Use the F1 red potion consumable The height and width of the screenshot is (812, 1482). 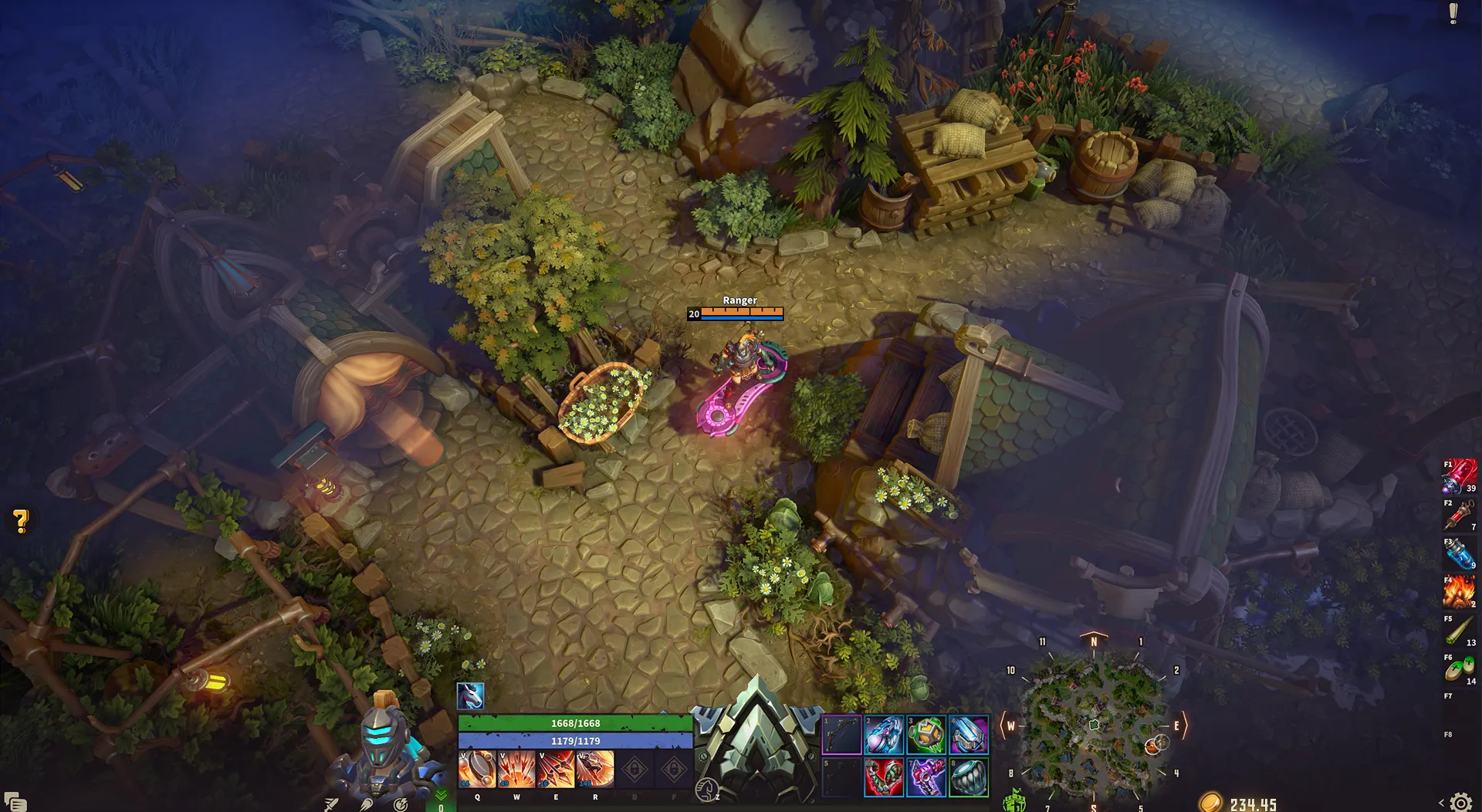[1460, 476]
